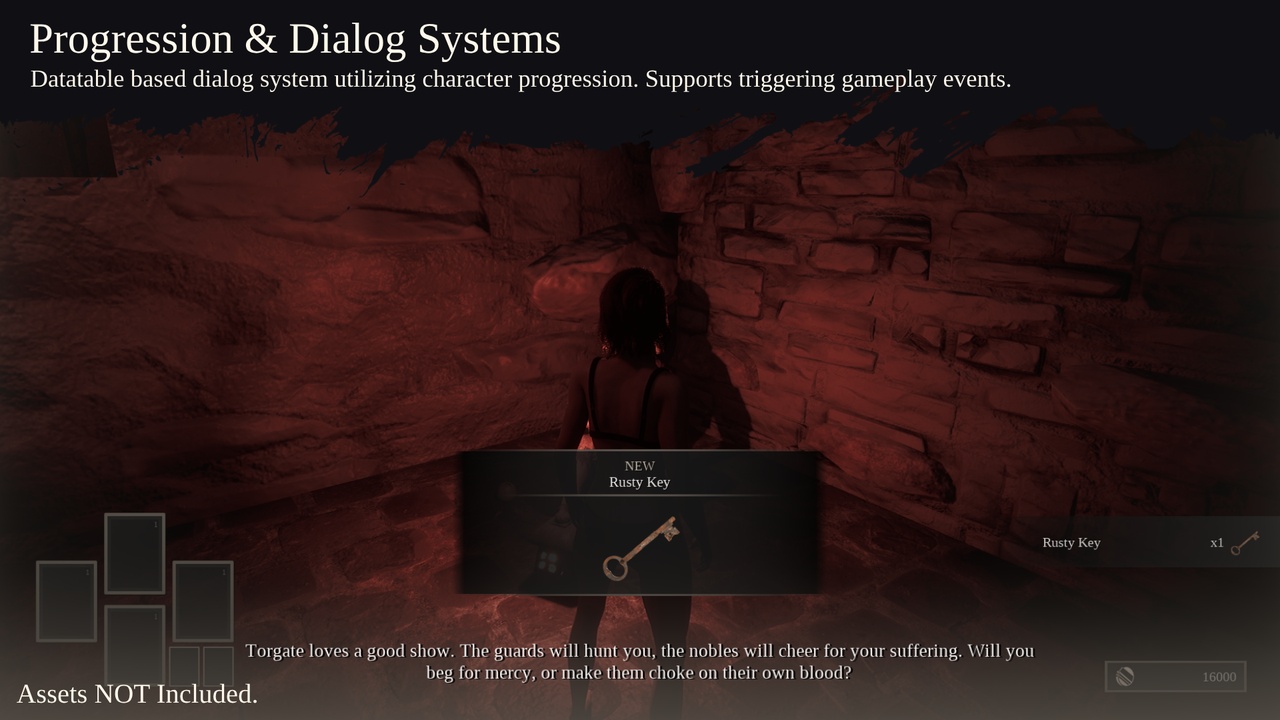Toggle the NEW label on the Rusty Key popup
1280x720 pixels.
639,465
